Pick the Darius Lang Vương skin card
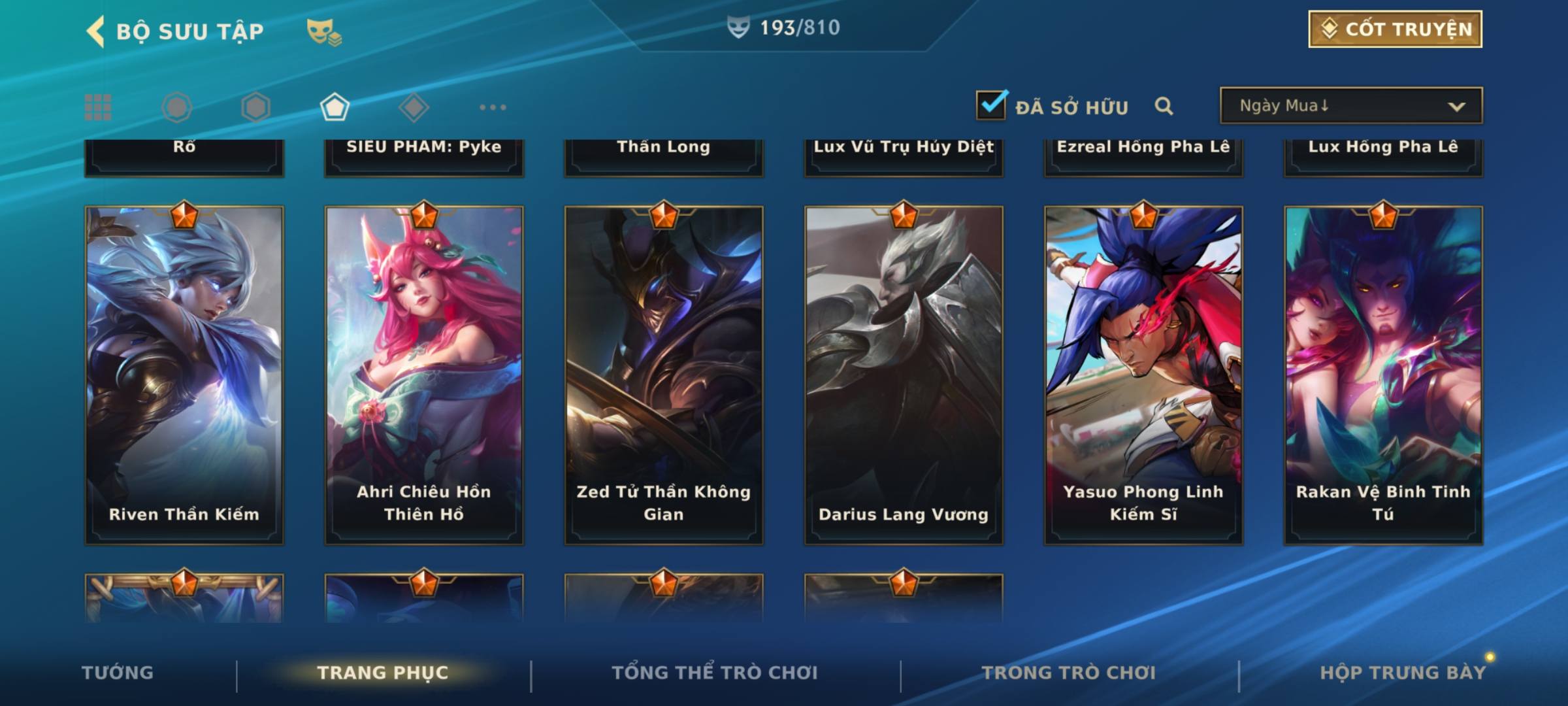Viewport: 1568px width, 706px height. [x=904, y=375]
